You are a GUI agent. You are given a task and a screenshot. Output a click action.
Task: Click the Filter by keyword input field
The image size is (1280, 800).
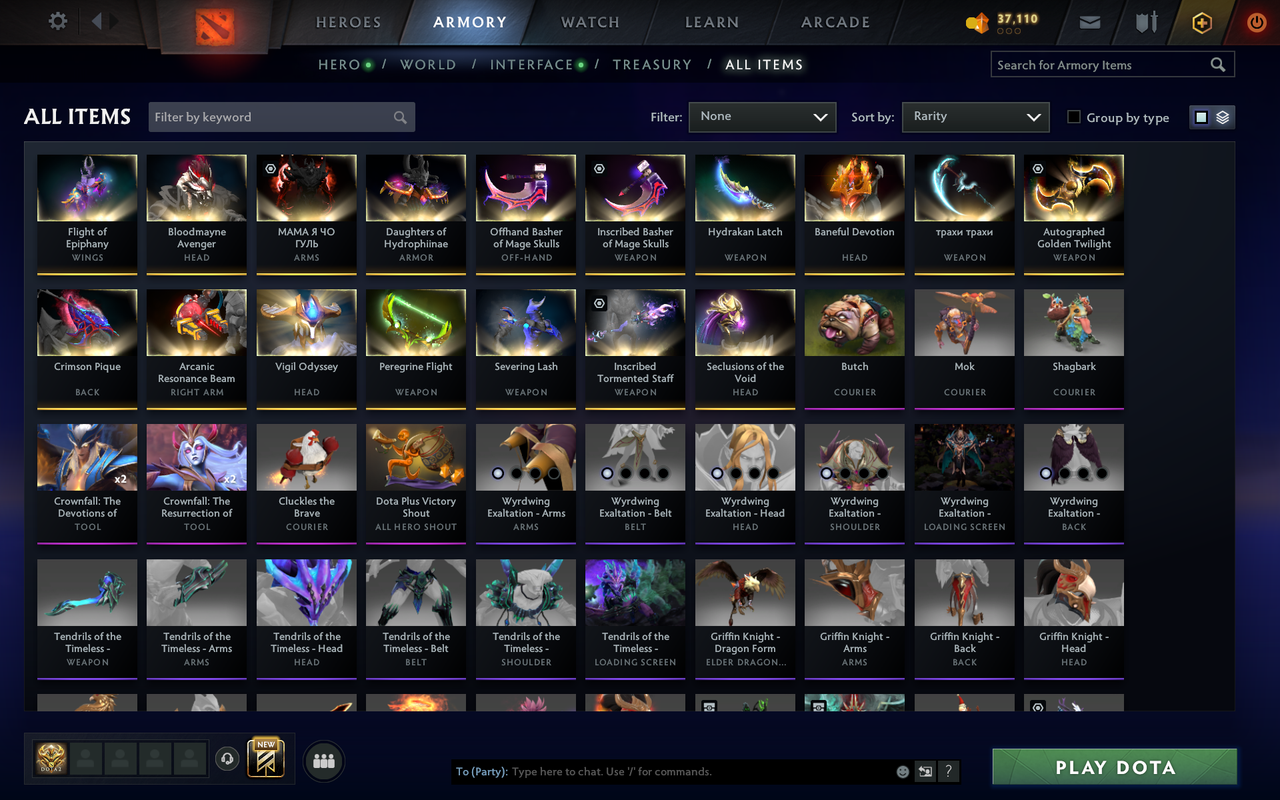(280, 117)
